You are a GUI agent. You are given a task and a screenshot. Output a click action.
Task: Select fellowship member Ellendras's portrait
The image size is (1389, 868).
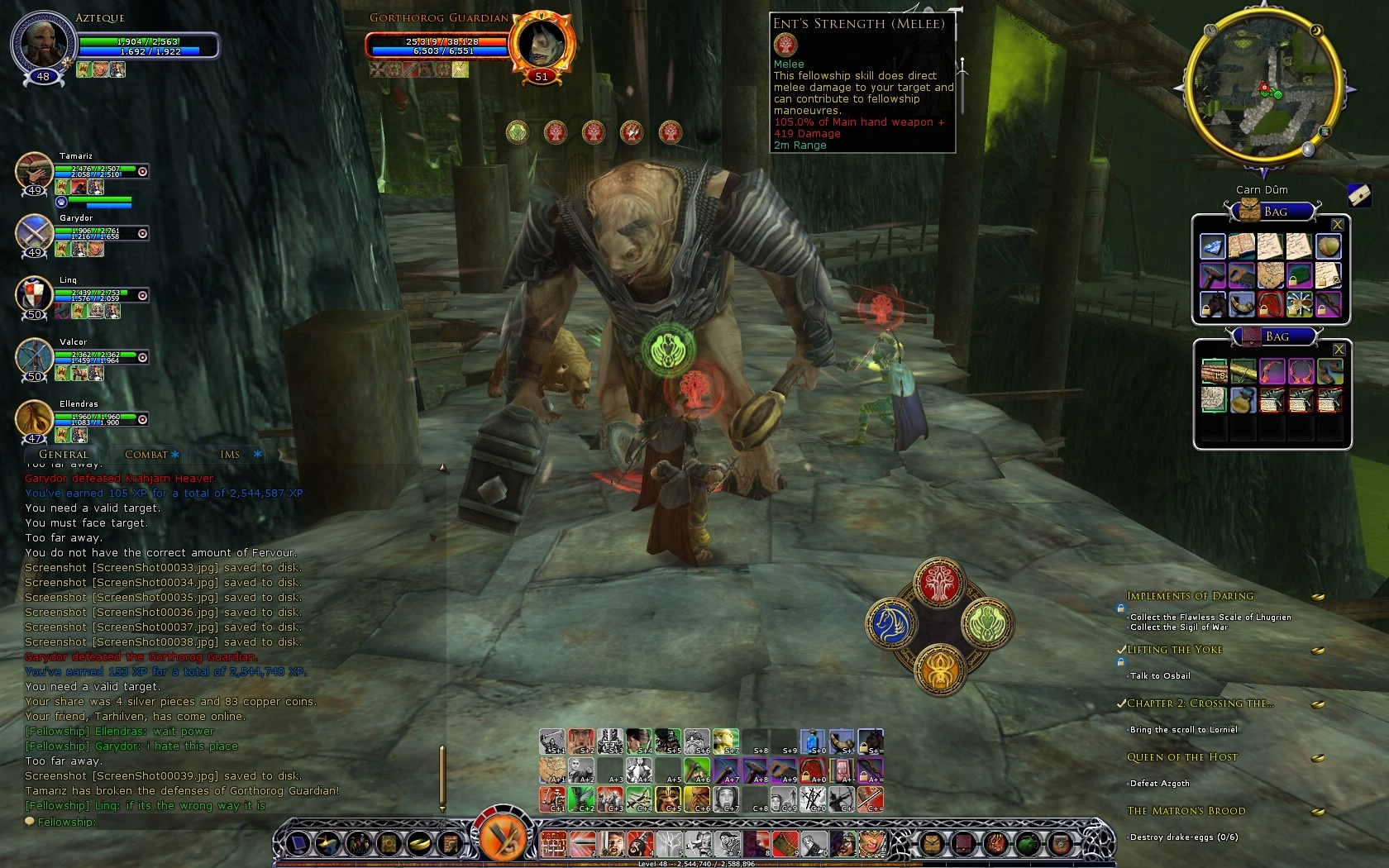[x=34, y=419]
